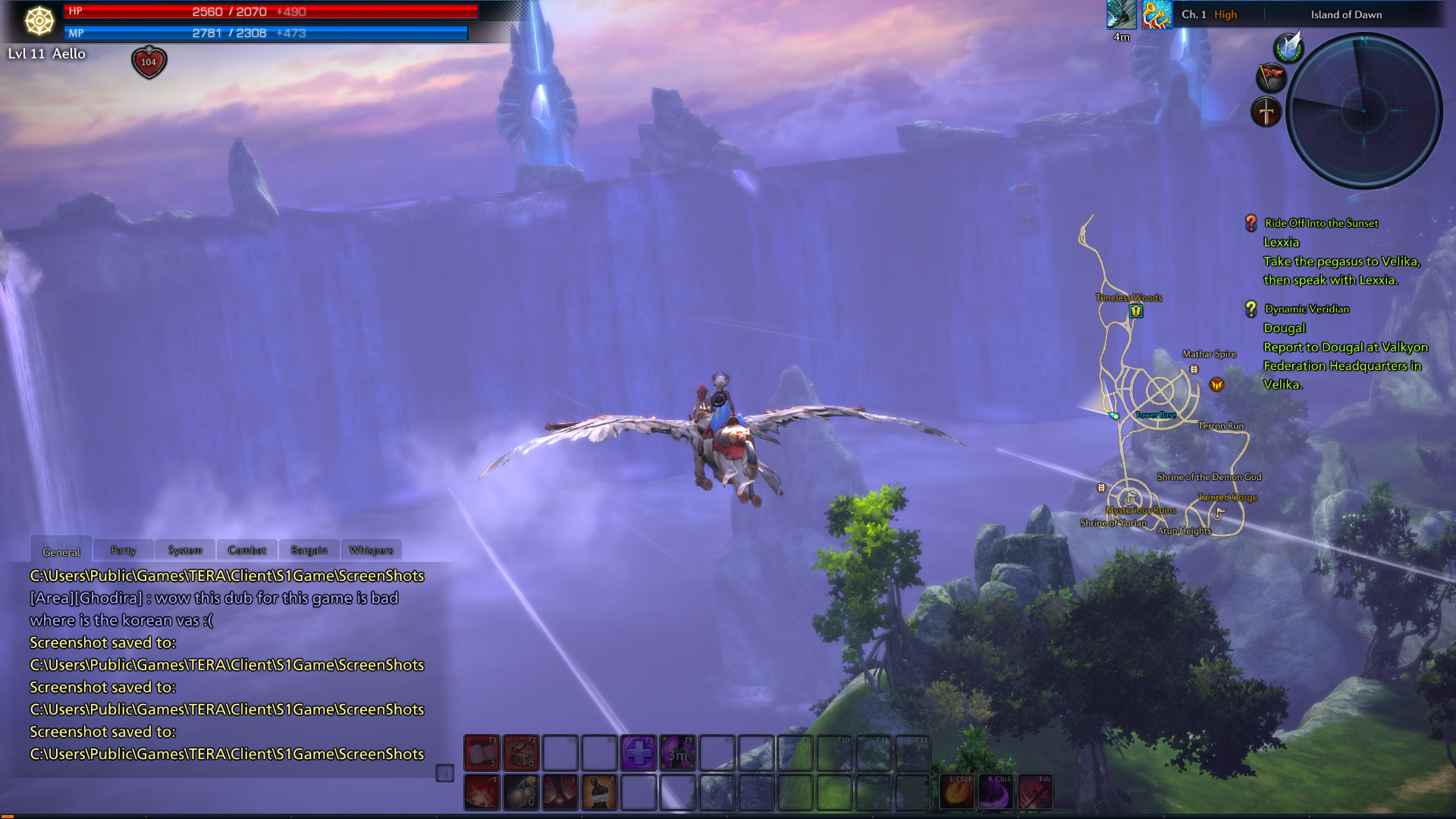The width and height of the screenshot is (1456, 819).
Task: Click the trumpet celebration buff icon
Action: point(1157,14)
